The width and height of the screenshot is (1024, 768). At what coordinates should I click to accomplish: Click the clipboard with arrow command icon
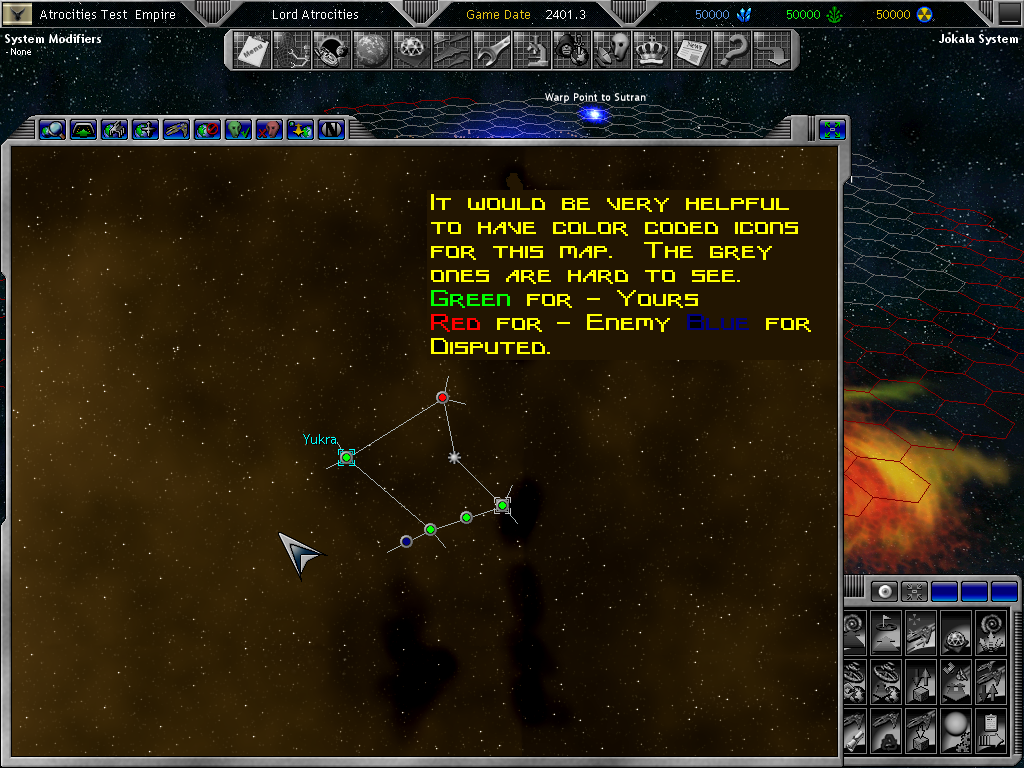click(992, 730)
